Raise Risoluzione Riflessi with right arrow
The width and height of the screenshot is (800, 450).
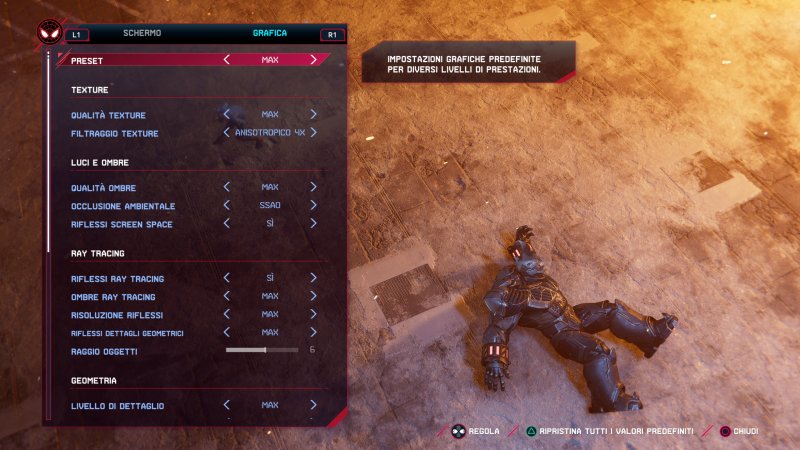(313, 314)
